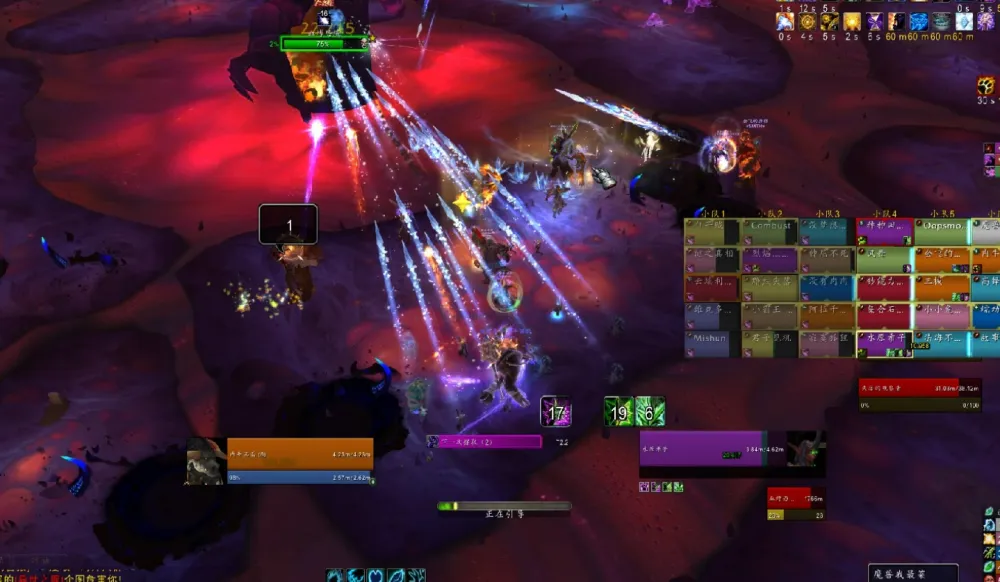Viewport: 1000px width, 582px height.
Task: Click the white ice crystal buff icon
Action: click(x=963, y=21)
